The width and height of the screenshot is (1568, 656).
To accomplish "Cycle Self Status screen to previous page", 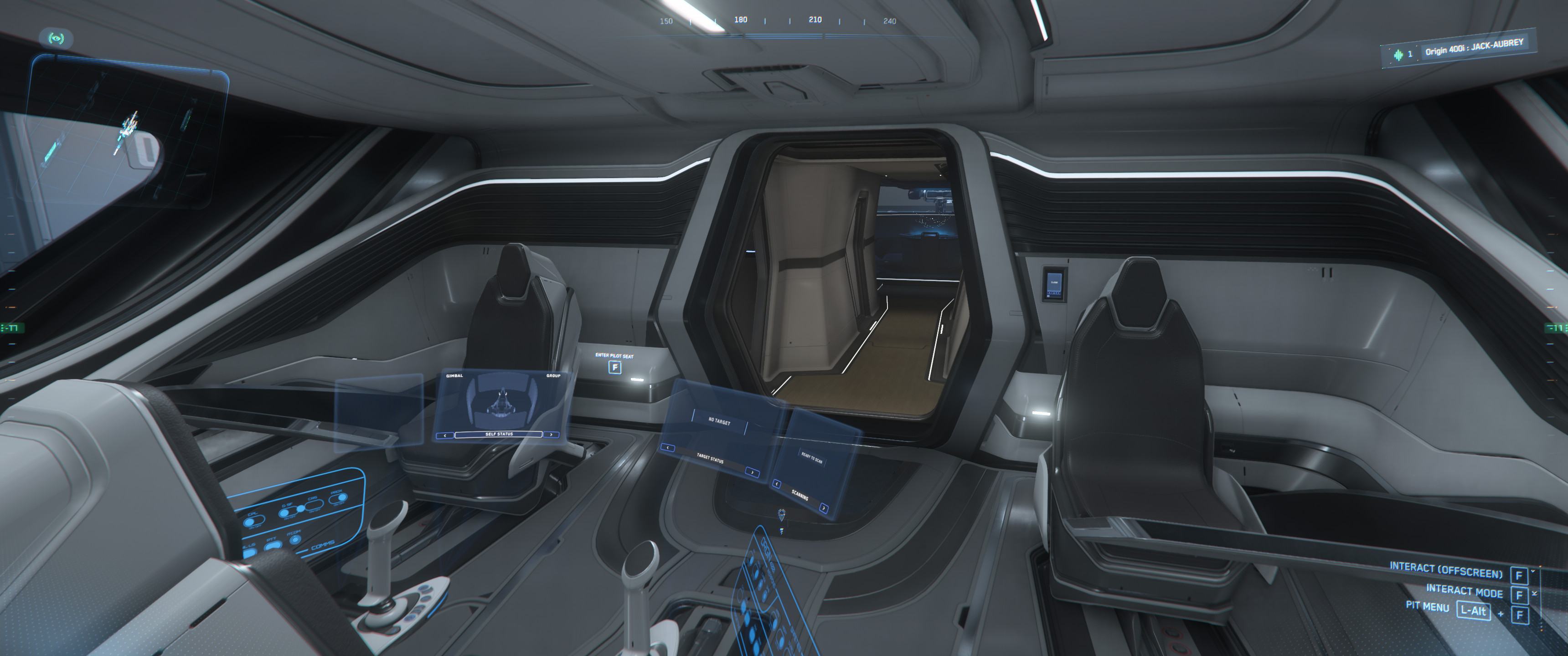I will [x=445, y=435].
